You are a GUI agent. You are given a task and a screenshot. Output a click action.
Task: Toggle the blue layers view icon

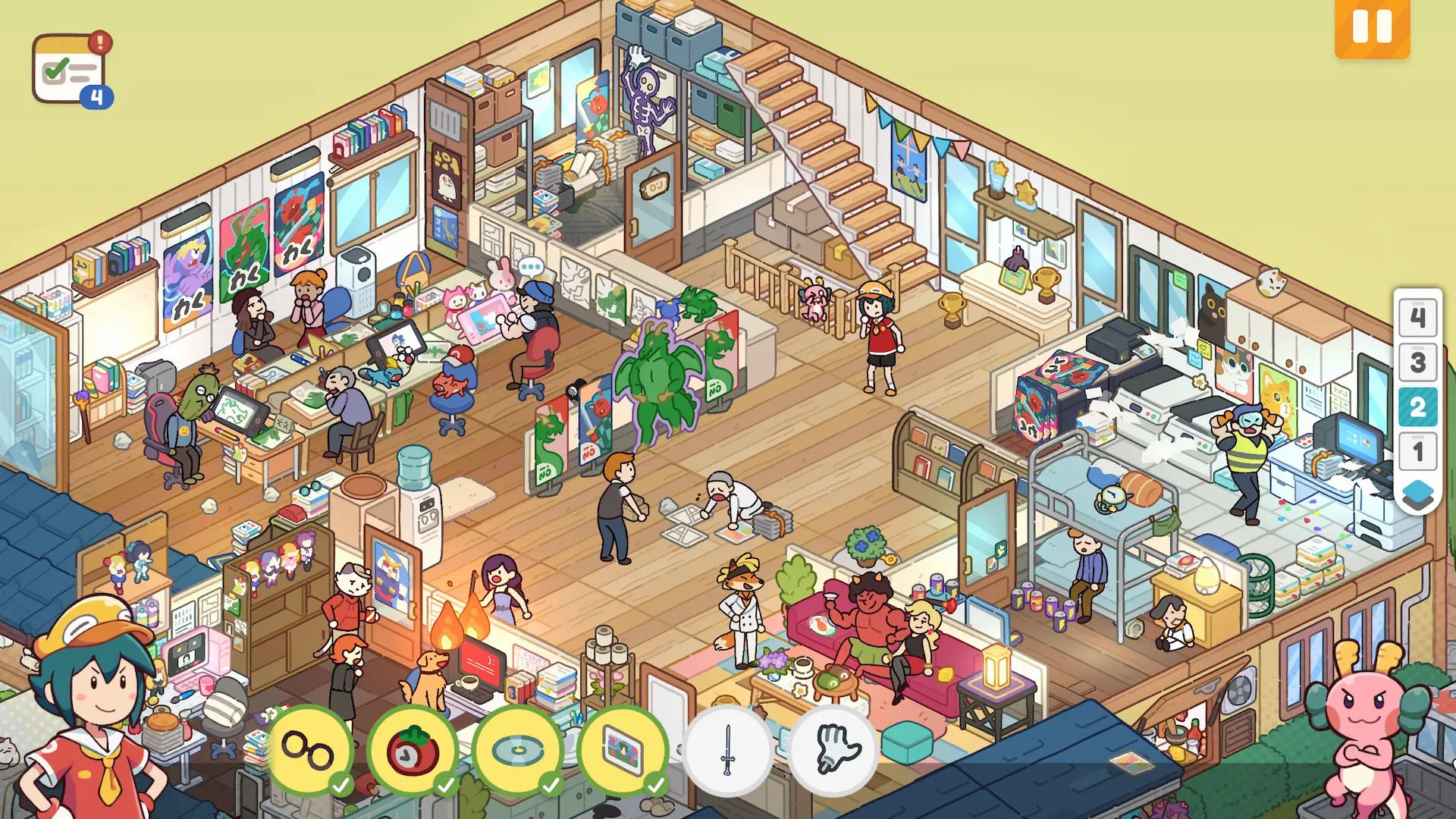pyautogui.click(x=1417, y=494)
